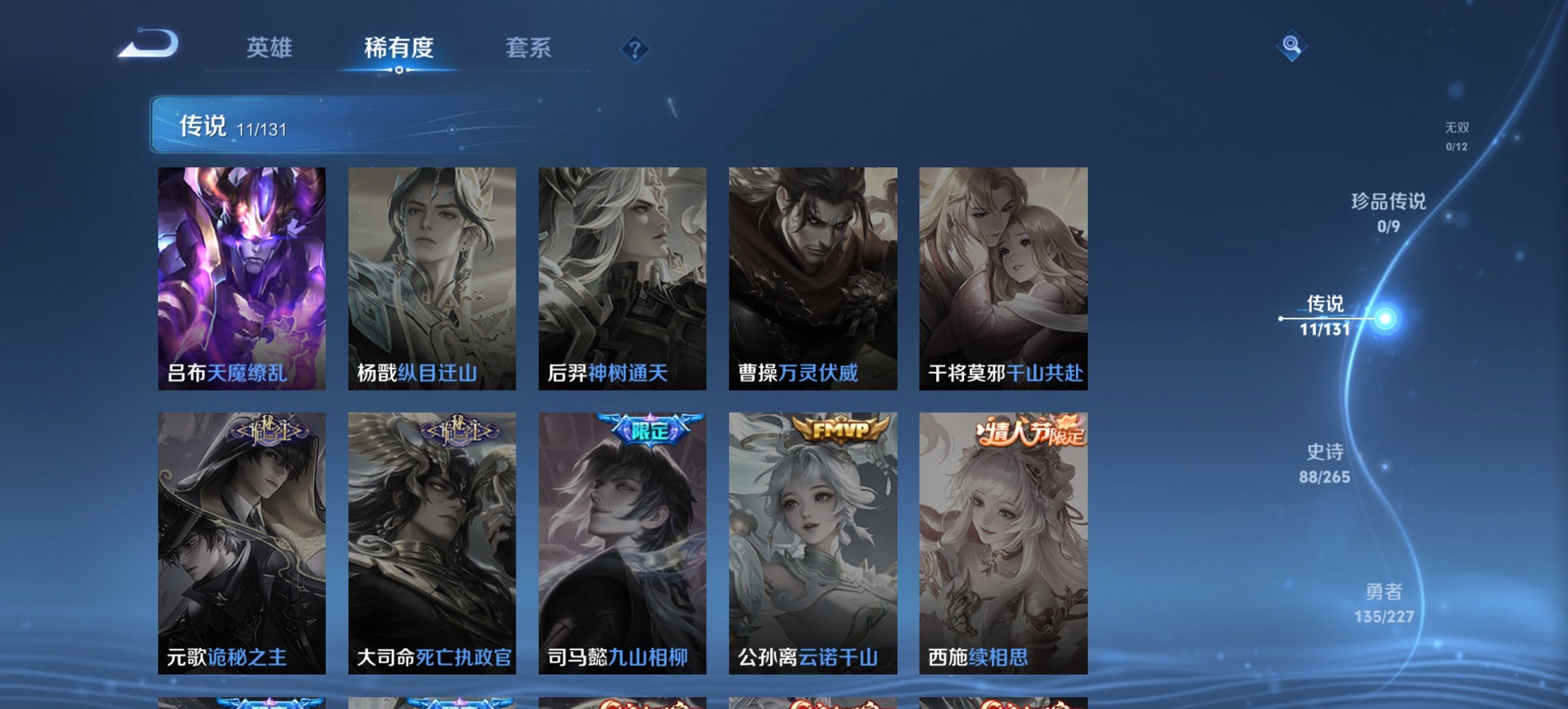Switch to the 英雄 tab
1568x709 pixels.
pyautogui.click(x=271, y=48)
